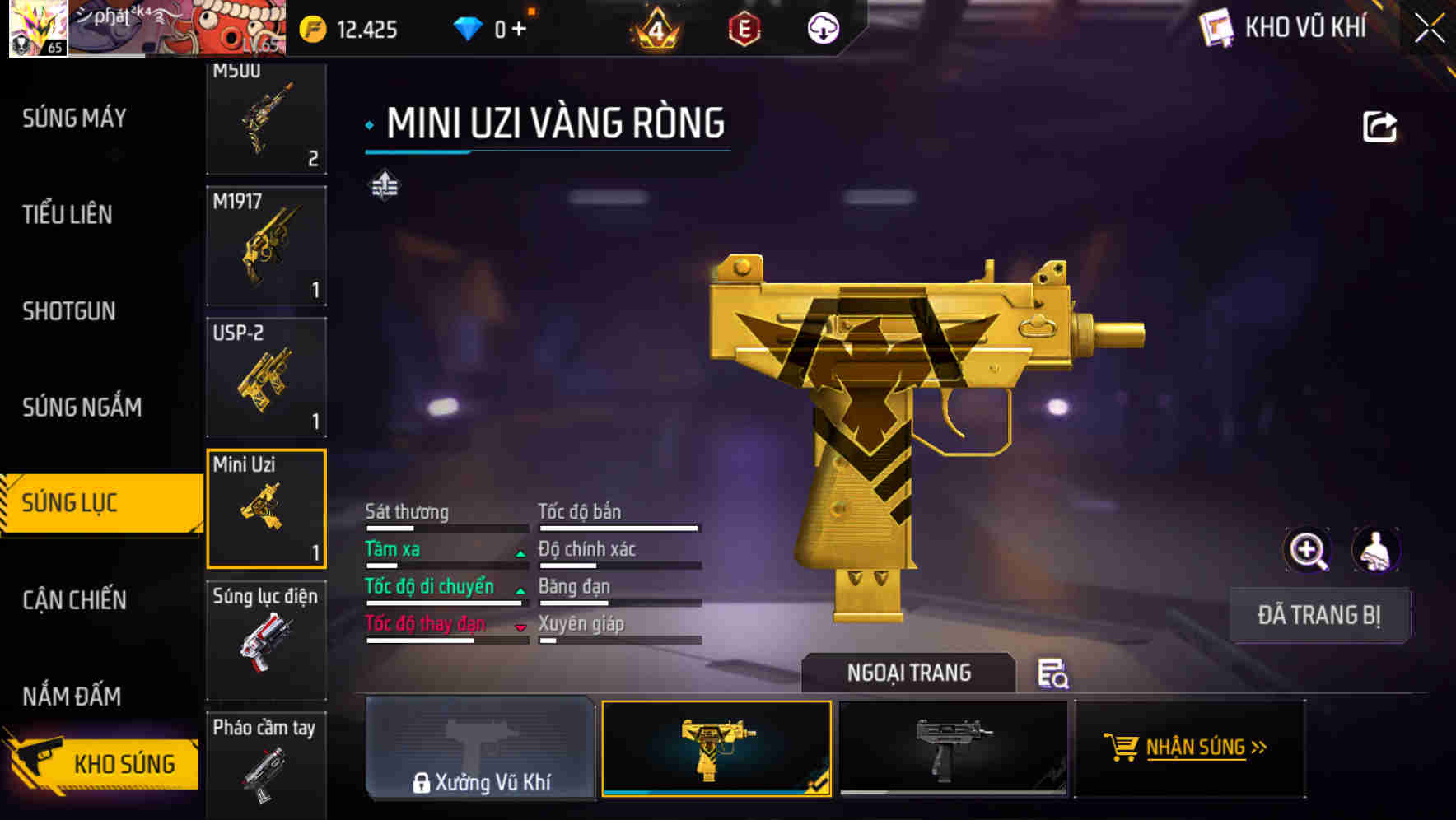Open the Tiểu Liên weapon category
This screenshot has height=820, width=1456.
point(68,215)
